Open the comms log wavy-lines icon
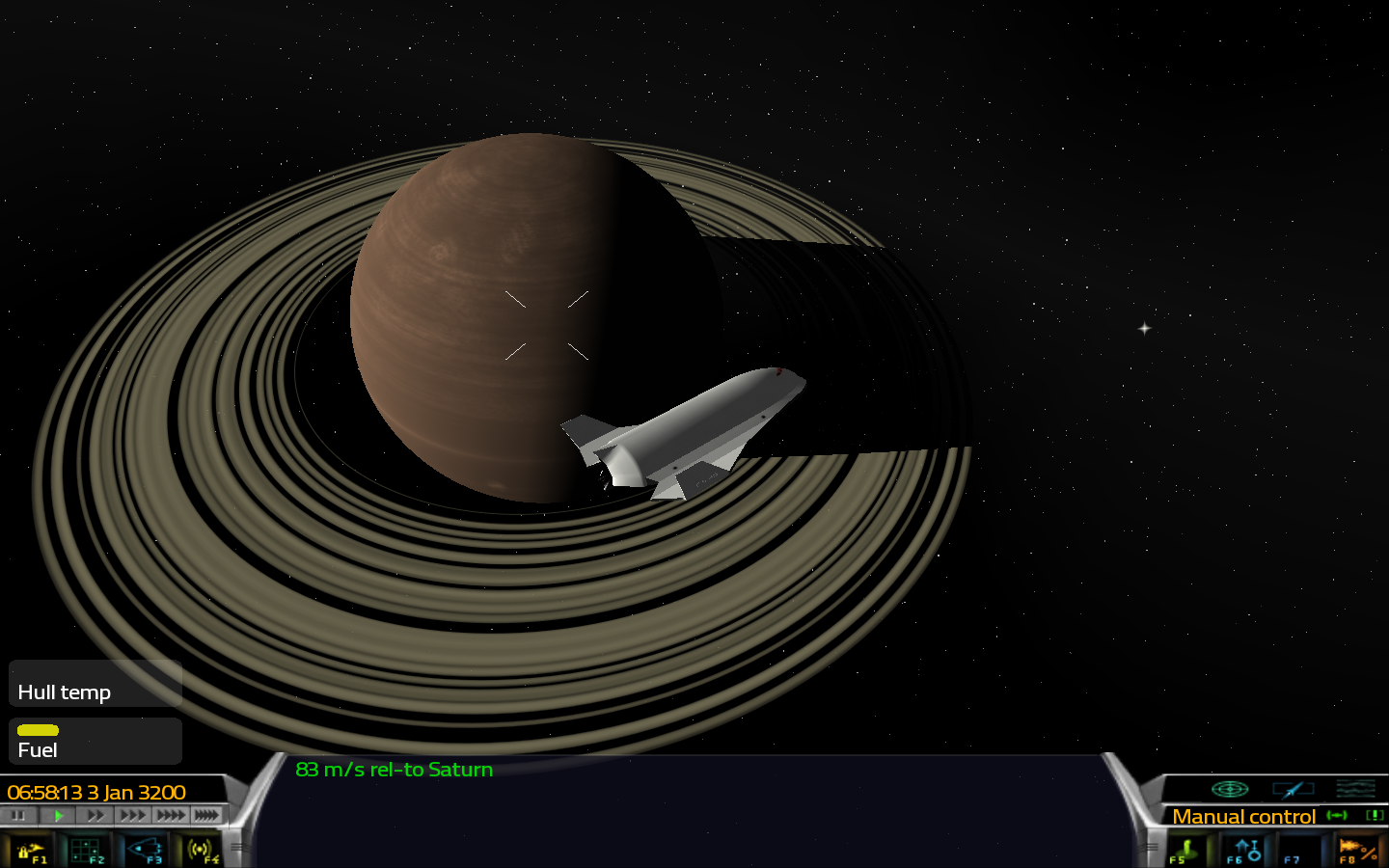The height and width of the screenshot is (868, 1389). point(1356,789)
